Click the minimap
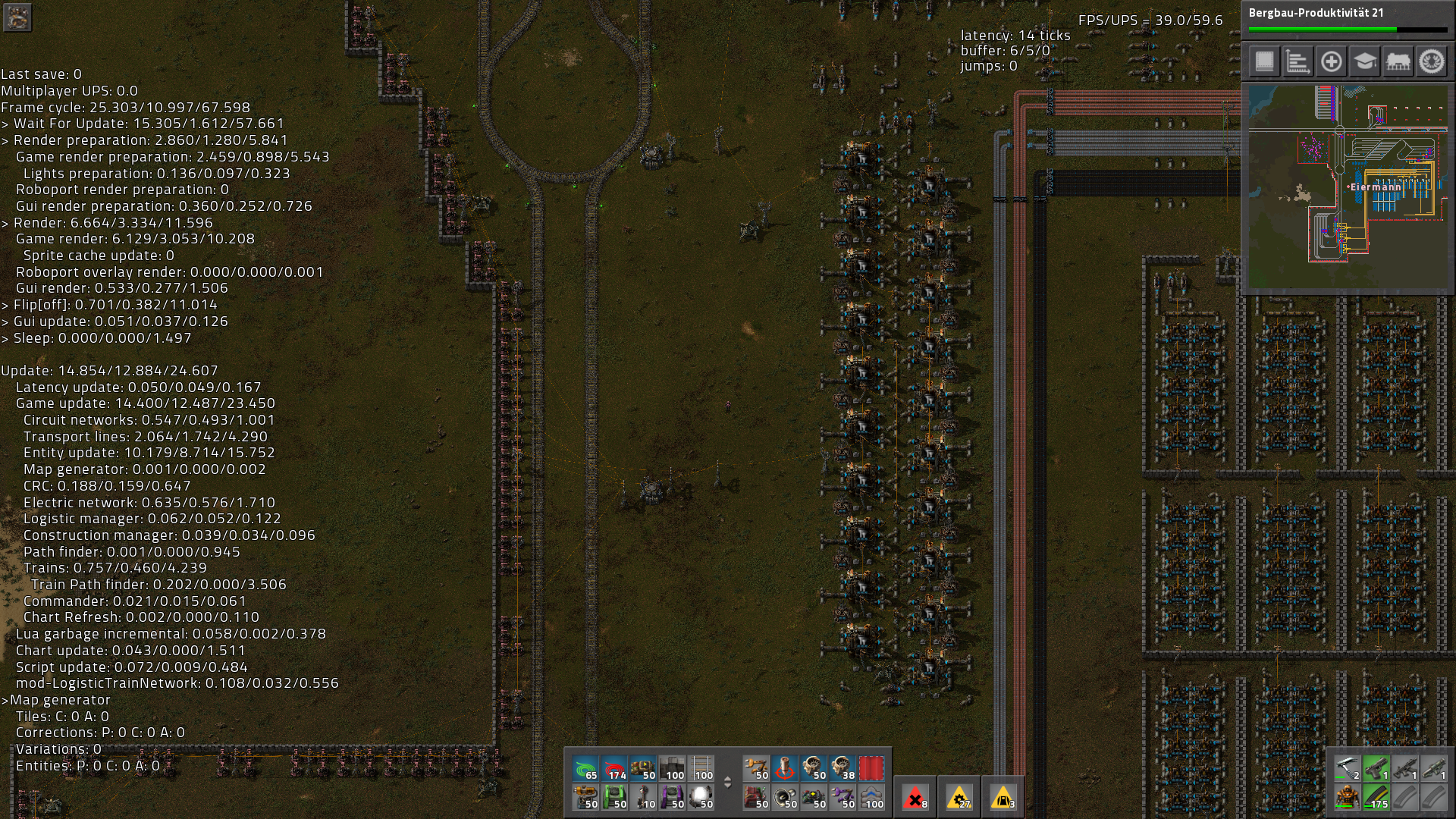The width and height of the screenshot is (1456, 819). click(1348, 187)
